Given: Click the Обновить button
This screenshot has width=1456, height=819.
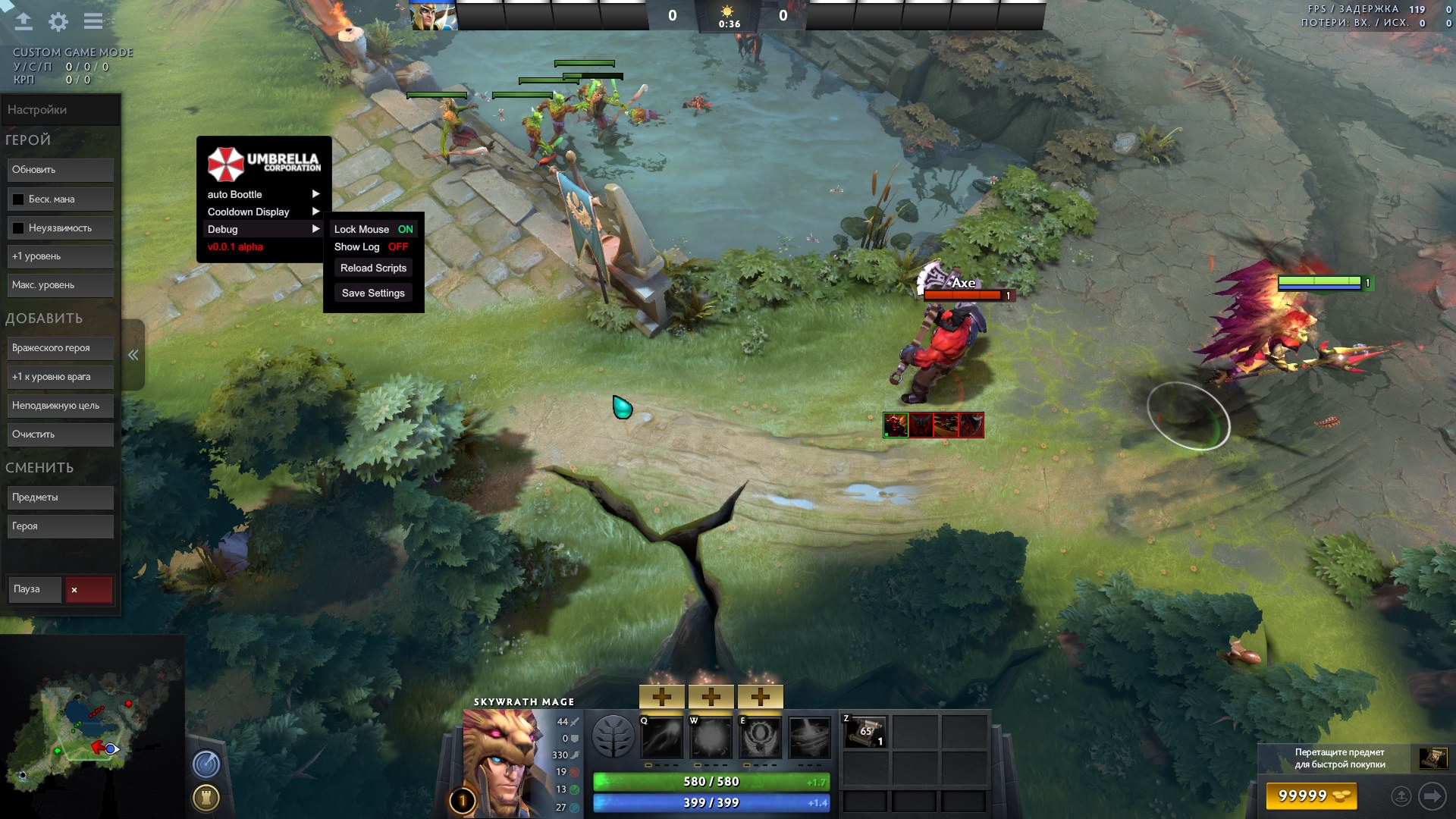Looking at the screenshot, I should 61,170.
